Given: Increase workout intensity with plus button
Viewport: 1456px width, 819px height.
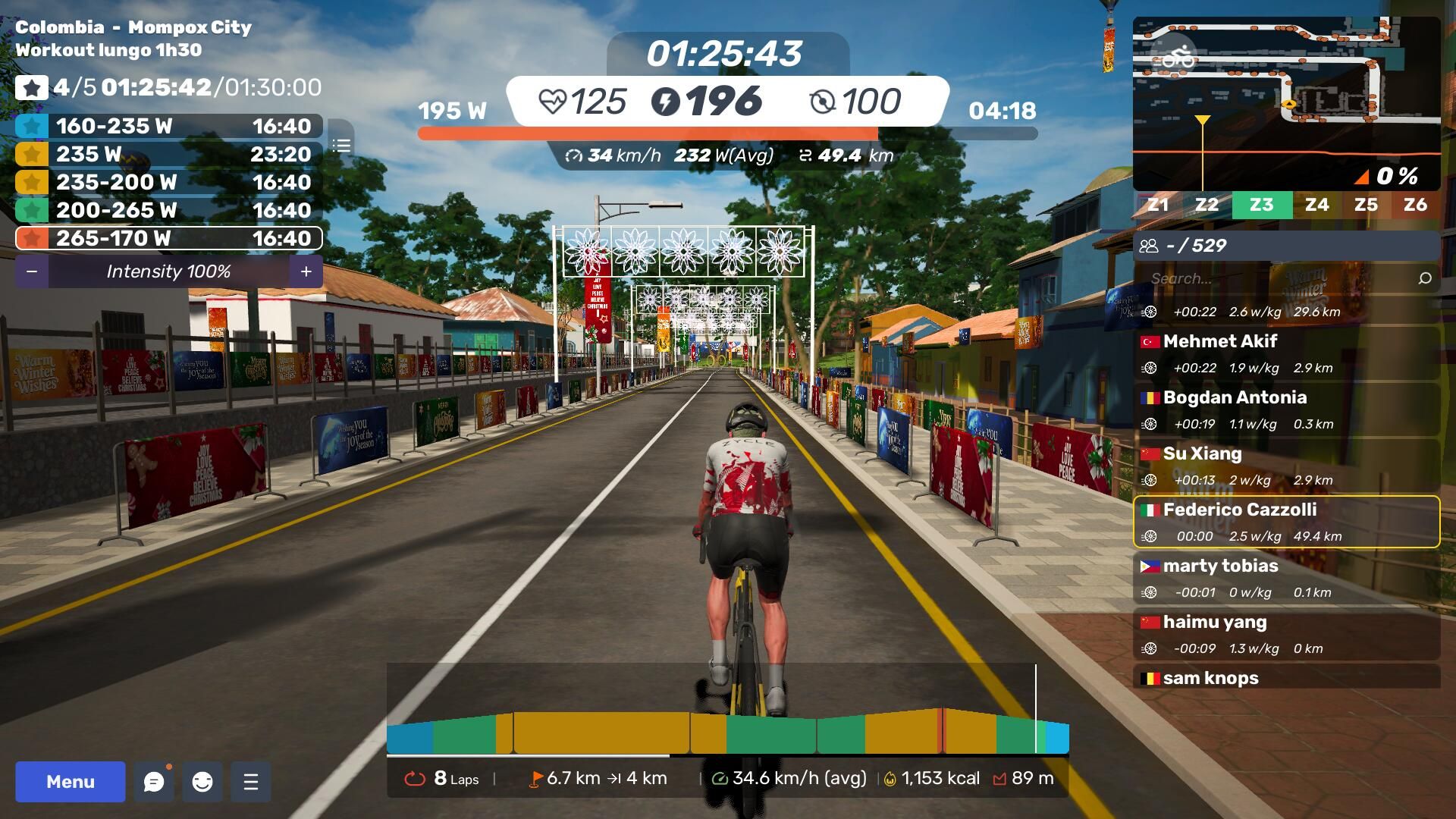Looking at the screenshot, I should coord(306,271).
